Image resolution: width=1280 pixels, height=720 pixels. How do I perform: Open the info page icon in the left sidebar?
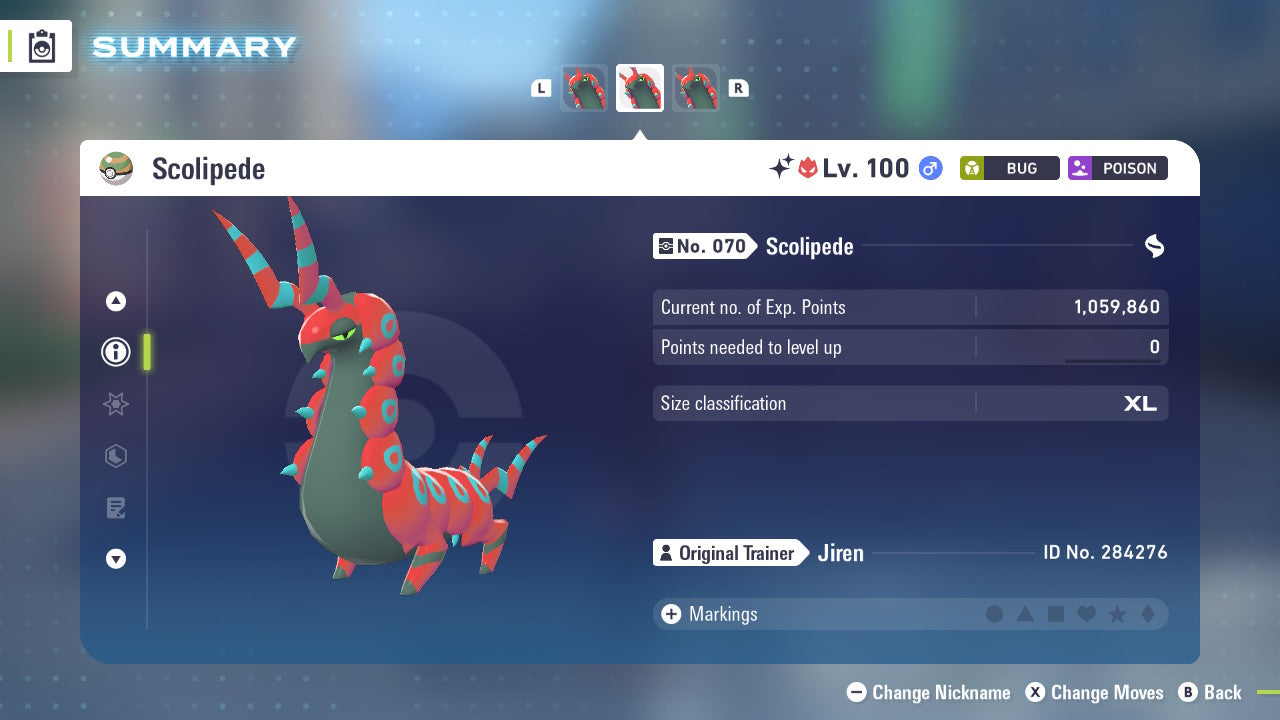click(x=115, y=352)
